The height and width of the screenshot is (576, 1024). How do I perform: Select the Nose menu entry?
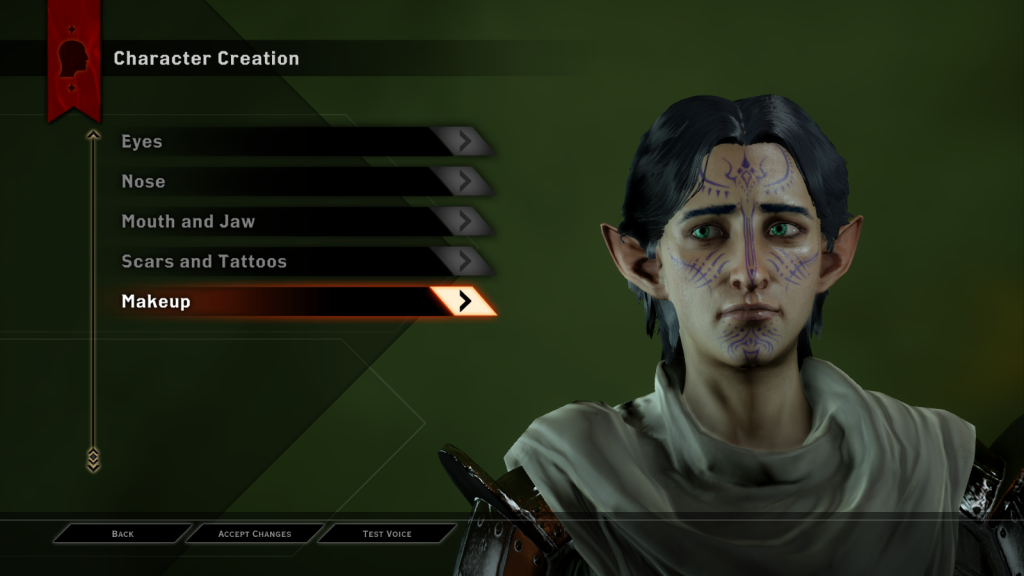[290, 182]
